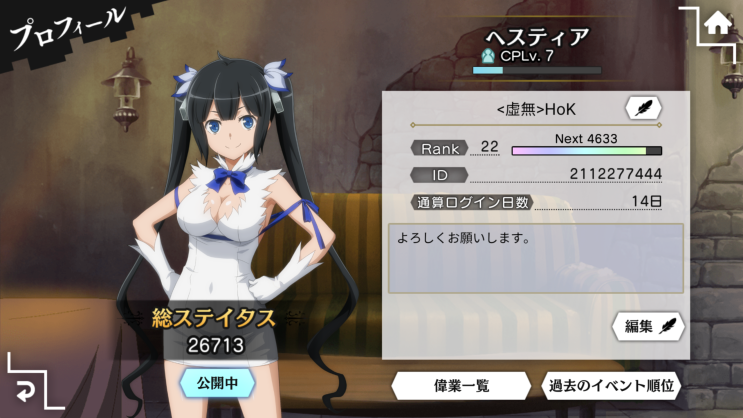View 過去のイベント順位 rankings
The image size is (743, 418).
(x=612, y=385)
